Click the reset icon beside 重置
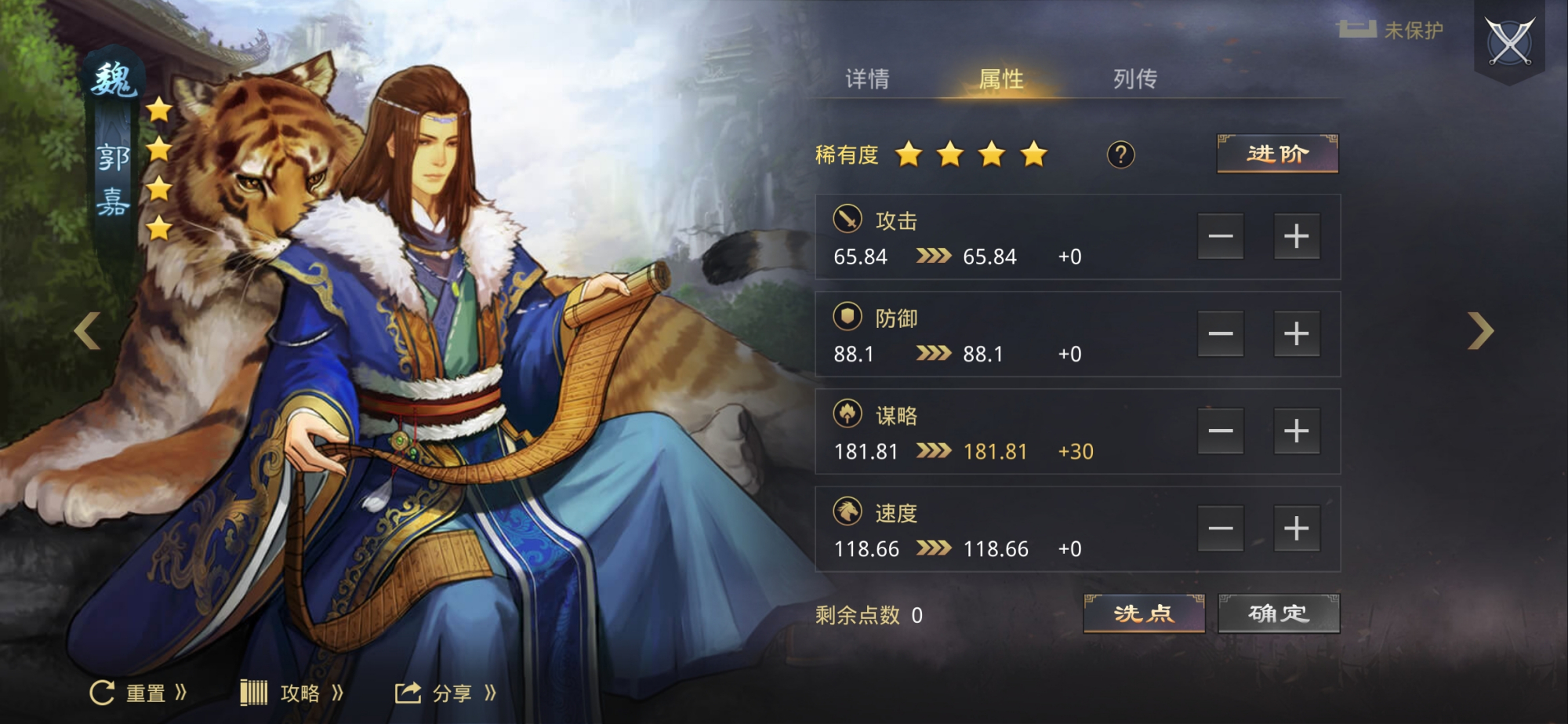Screen dimensions: 1568x724 (x=101, y=691)
